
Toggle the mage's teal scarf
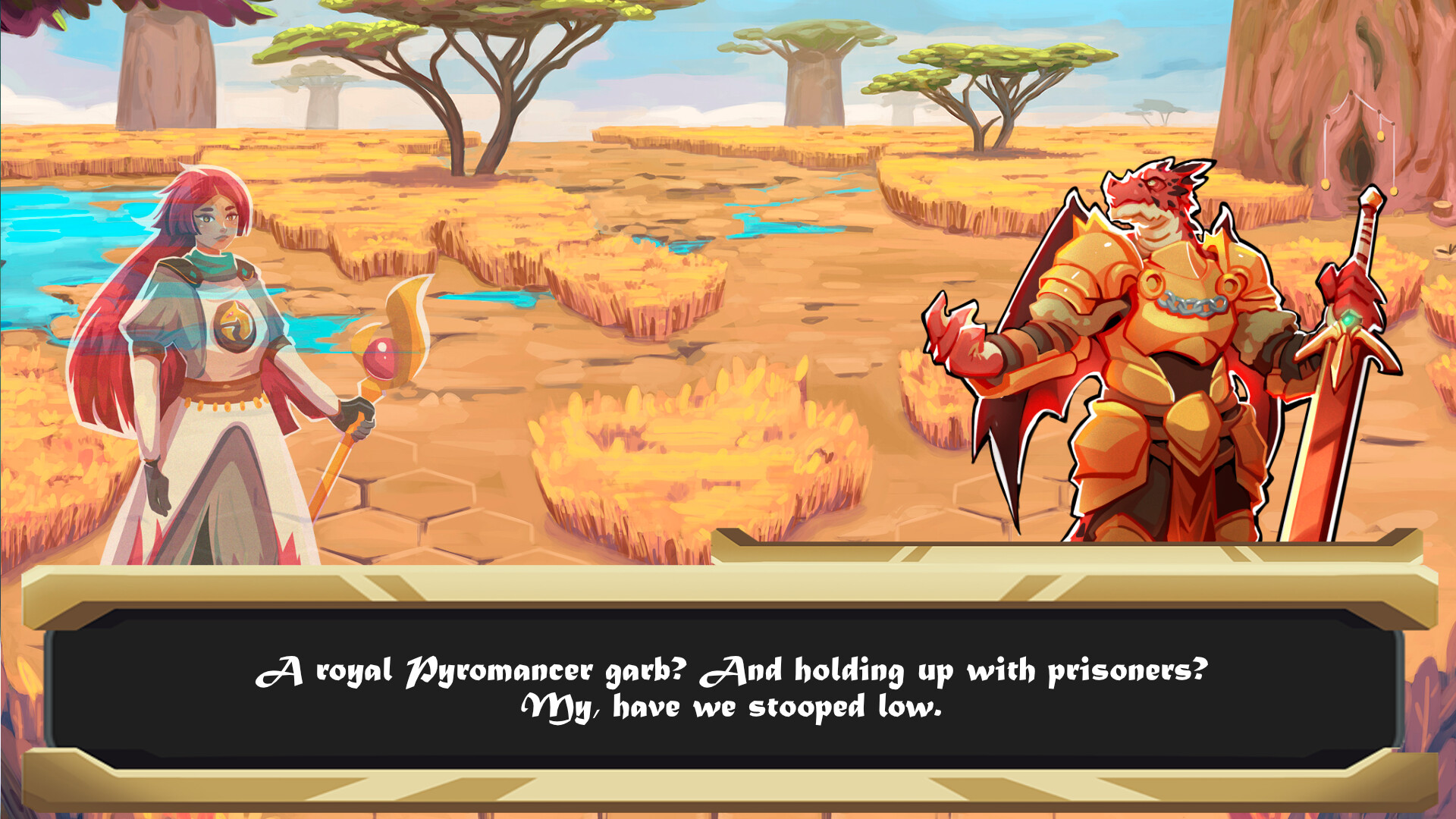pyautogui.click(x=211, y=262)
